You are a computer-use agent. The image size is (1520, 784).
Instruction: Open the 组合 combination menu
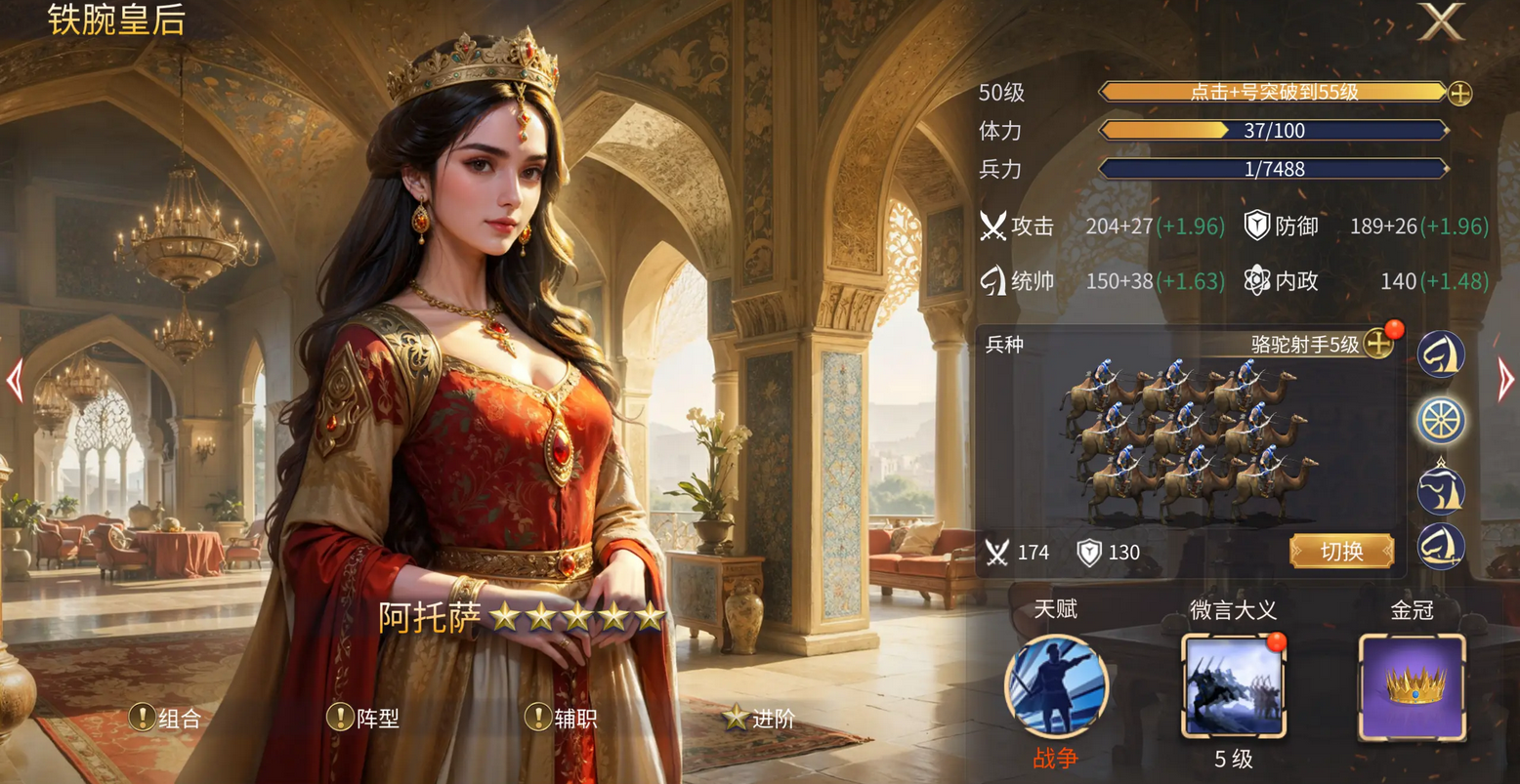166,719
